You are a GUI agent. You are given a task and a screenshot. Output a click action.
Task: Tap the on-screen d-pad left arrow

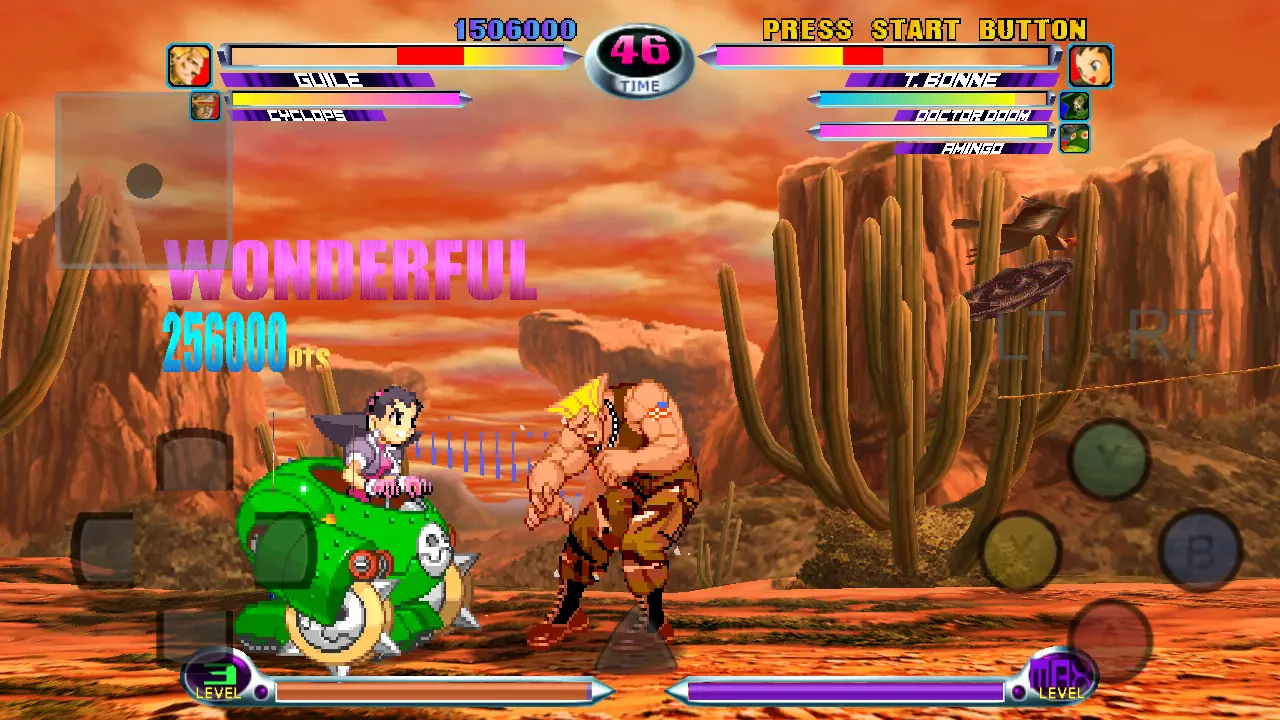tap(104, 549)
